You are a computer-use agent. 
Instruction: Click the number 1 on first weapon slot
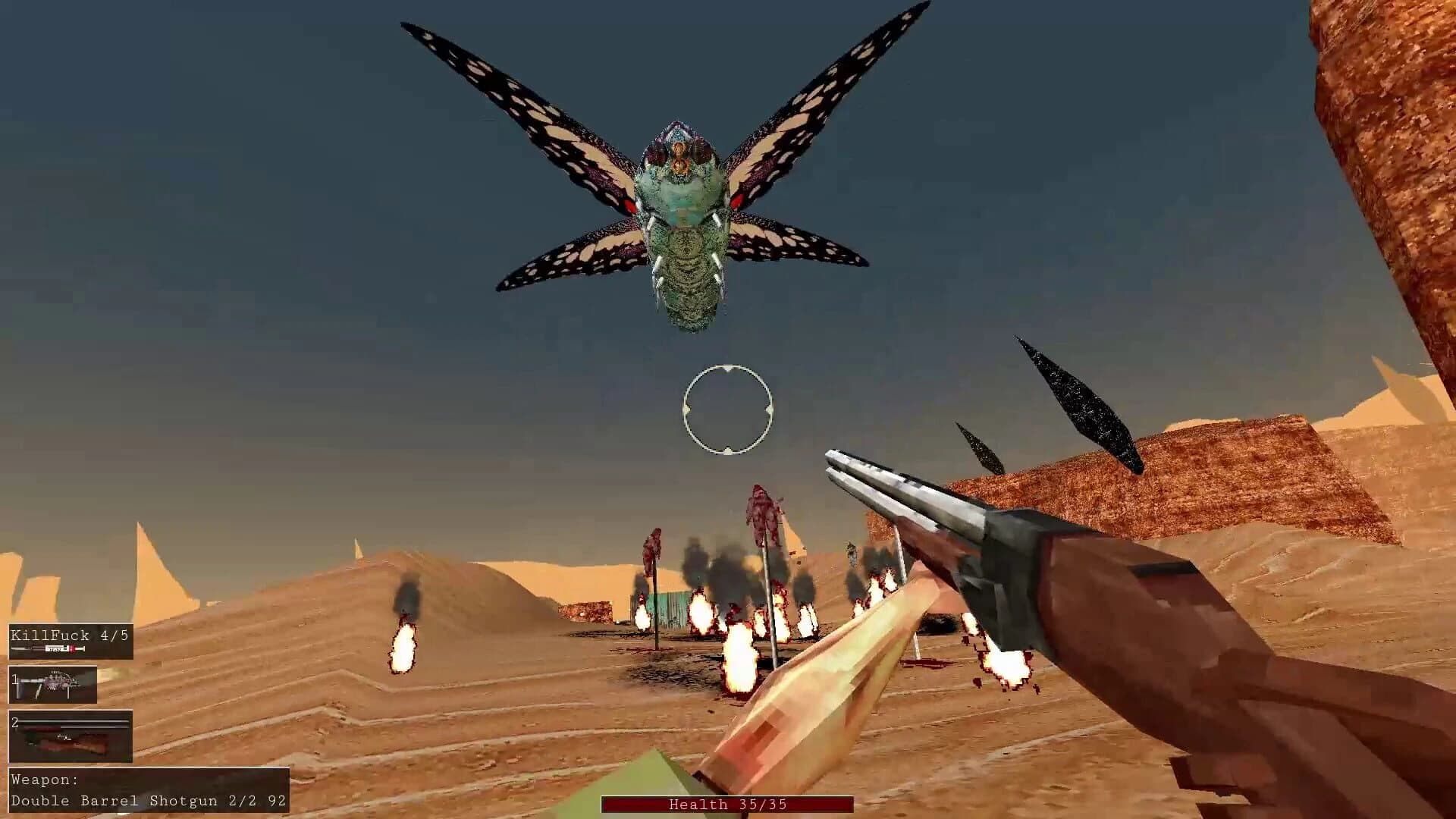coord(14,680)
